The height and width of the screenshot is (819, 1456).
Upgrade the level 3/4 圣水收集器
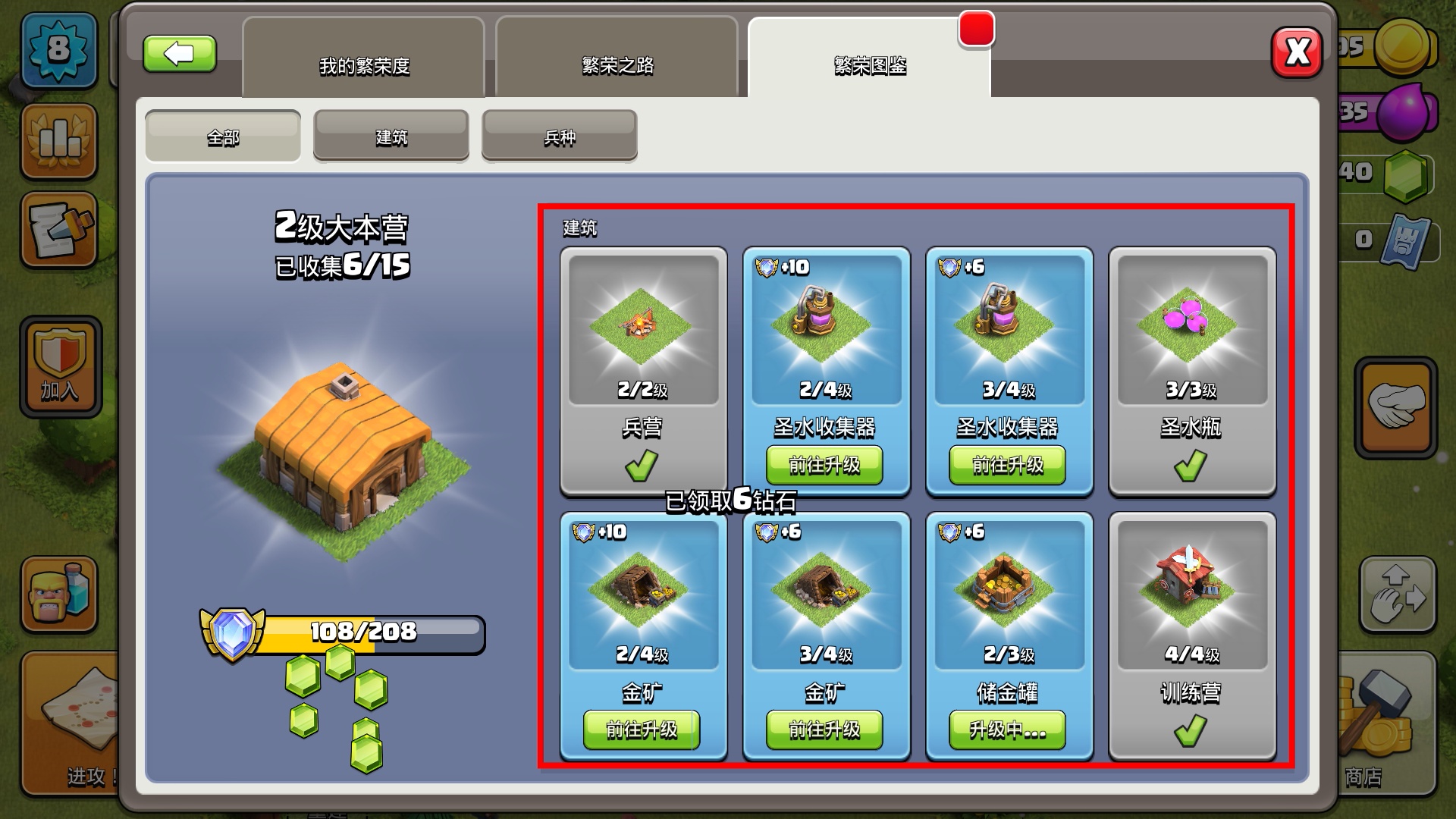pyautogui.click(x=1007, y=465)
